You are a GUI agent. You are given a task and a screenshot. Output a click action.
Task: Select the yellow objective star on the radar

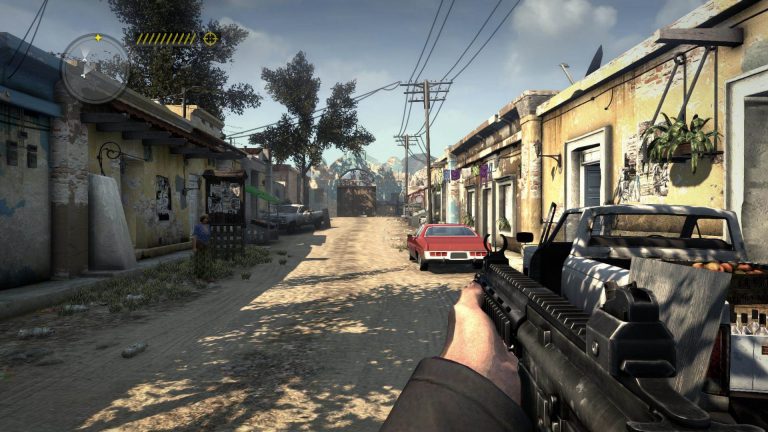(97, 38)
